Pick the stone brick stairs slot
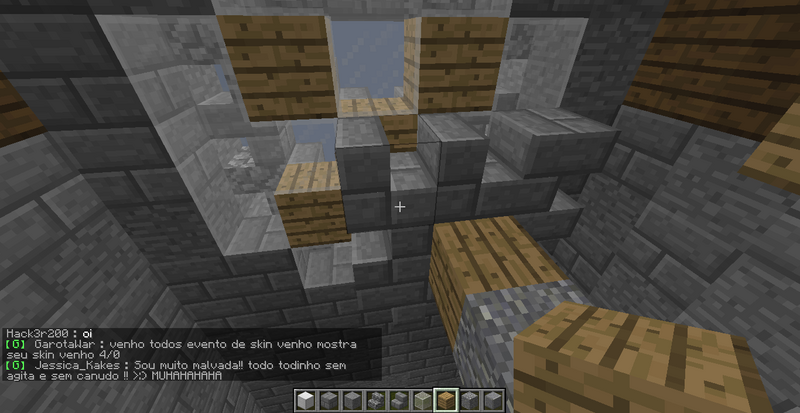Image resolution: width=800 pixels, height=413 pixels. click(x=398, y=400)
